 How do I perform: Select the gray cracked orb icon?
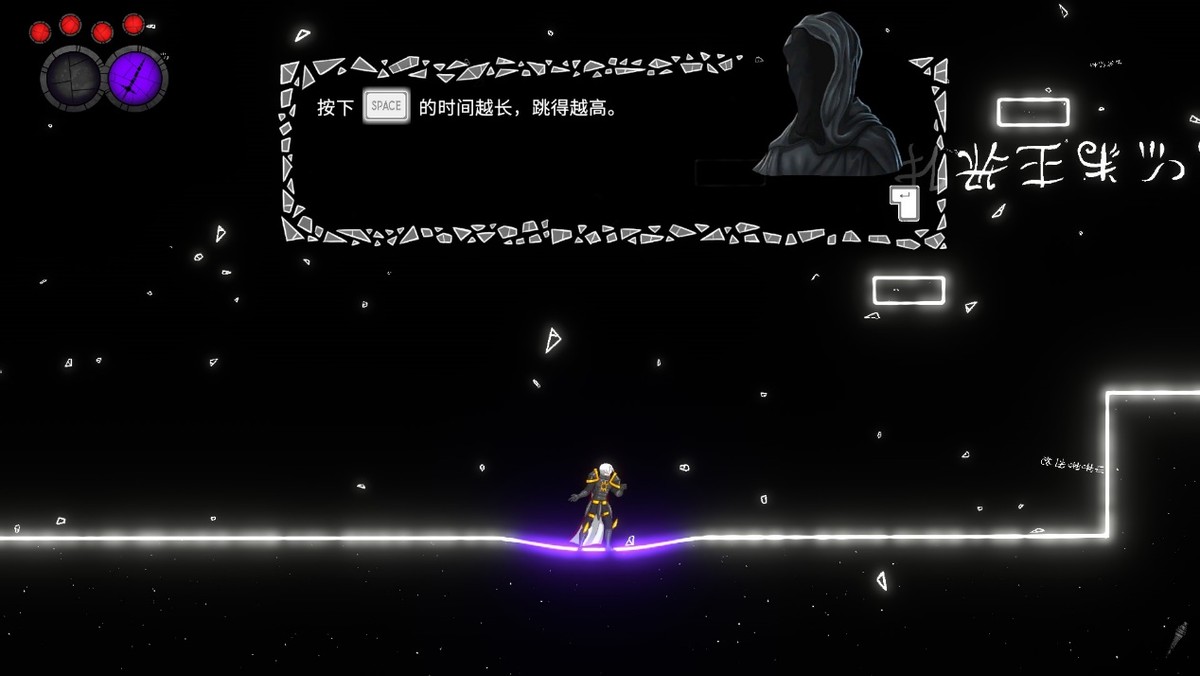71,78
